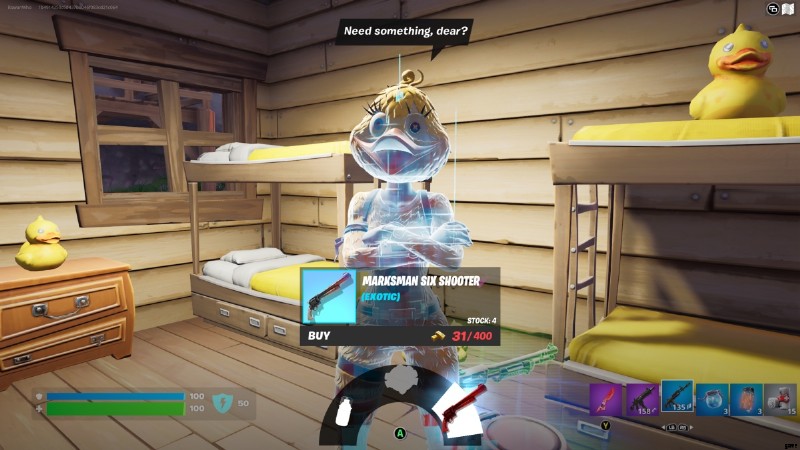Screen dimensions: 800x450
Task: Select the red pickaxe slot in the hotbar
Action: [x=605, y=400]
